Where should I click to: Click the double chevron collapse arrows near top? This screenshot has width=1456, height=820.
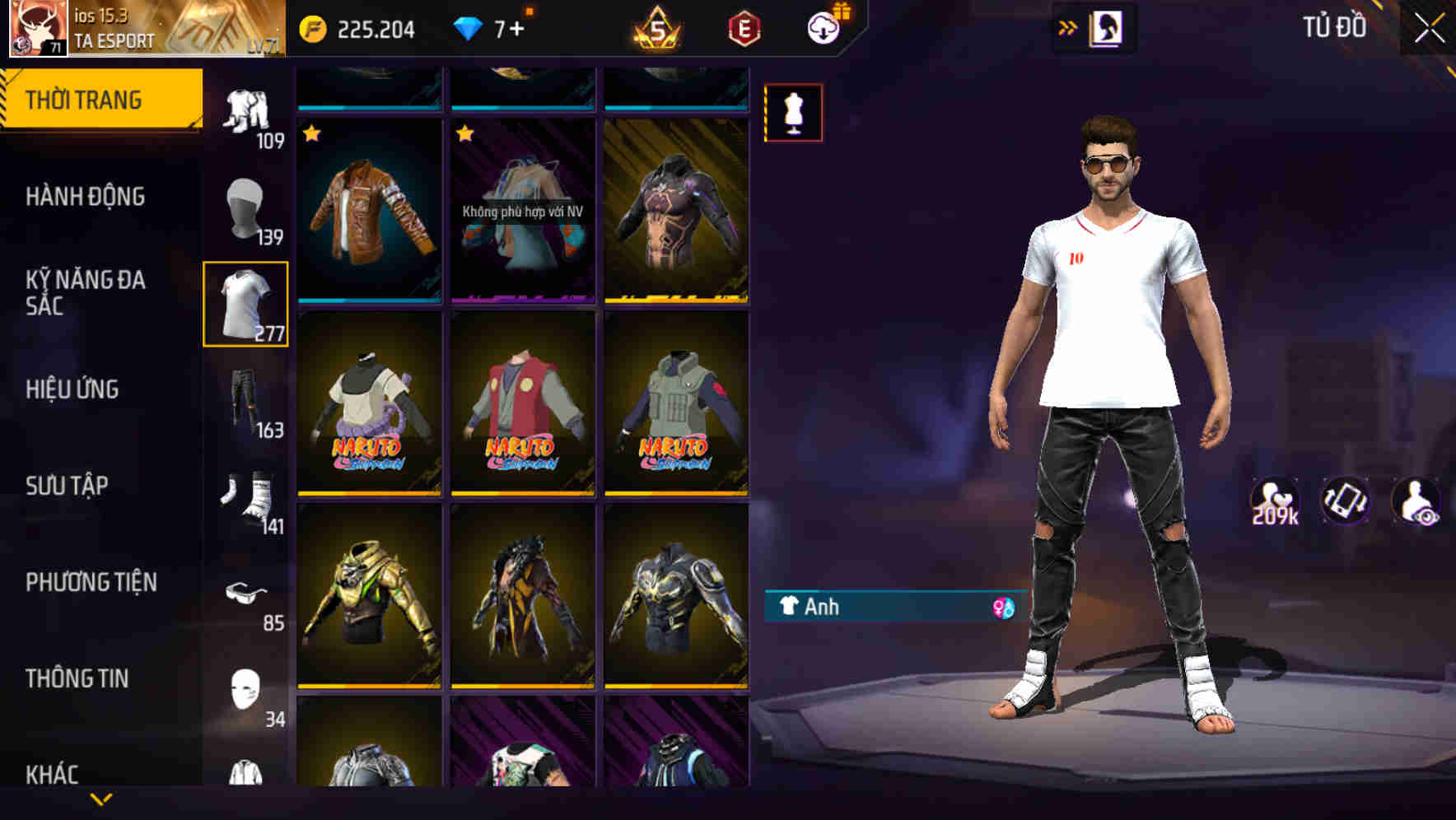click(x=1068, y=26)
